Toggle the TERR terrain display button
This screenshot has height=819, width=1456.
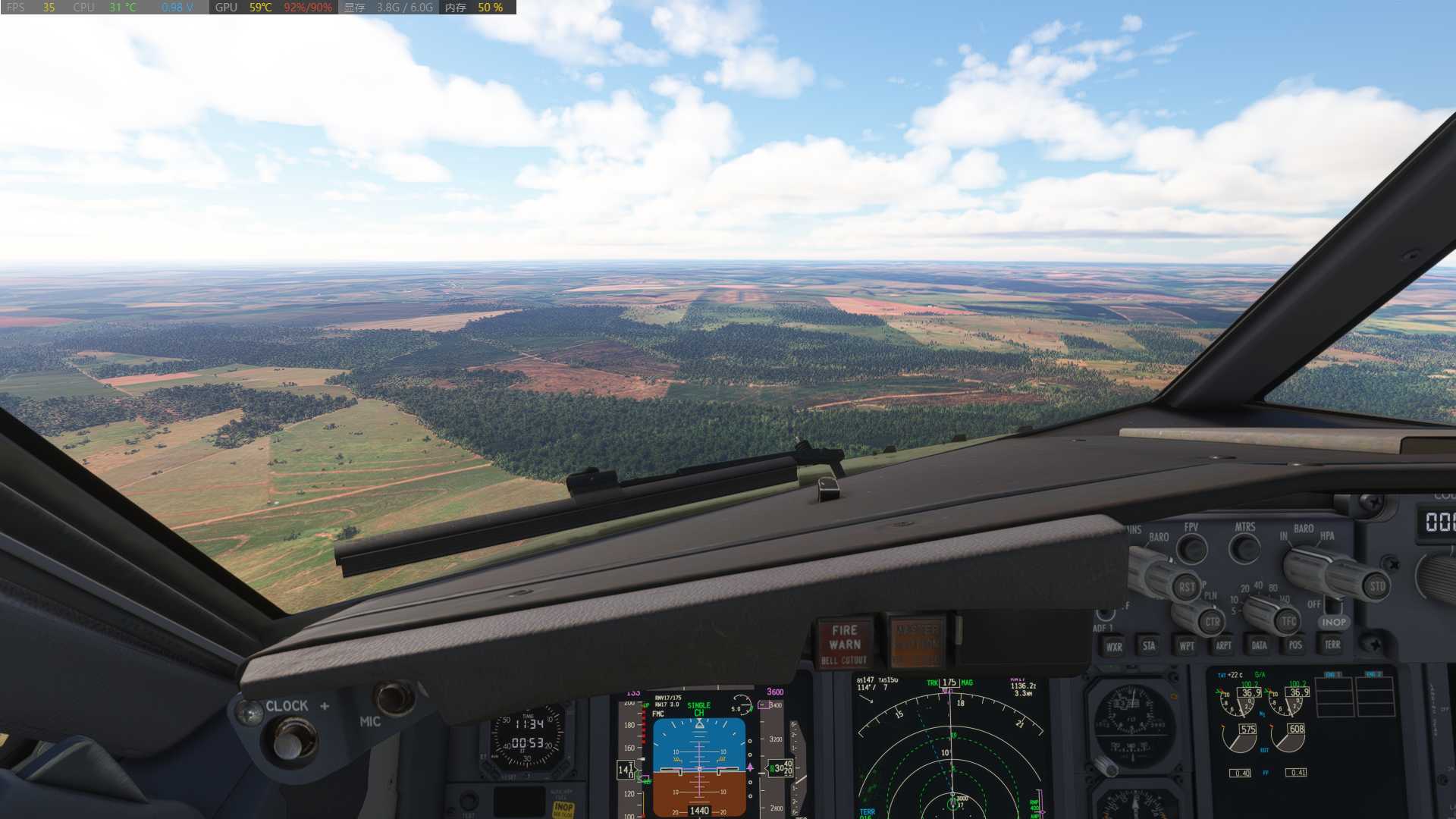(1332, 645)
